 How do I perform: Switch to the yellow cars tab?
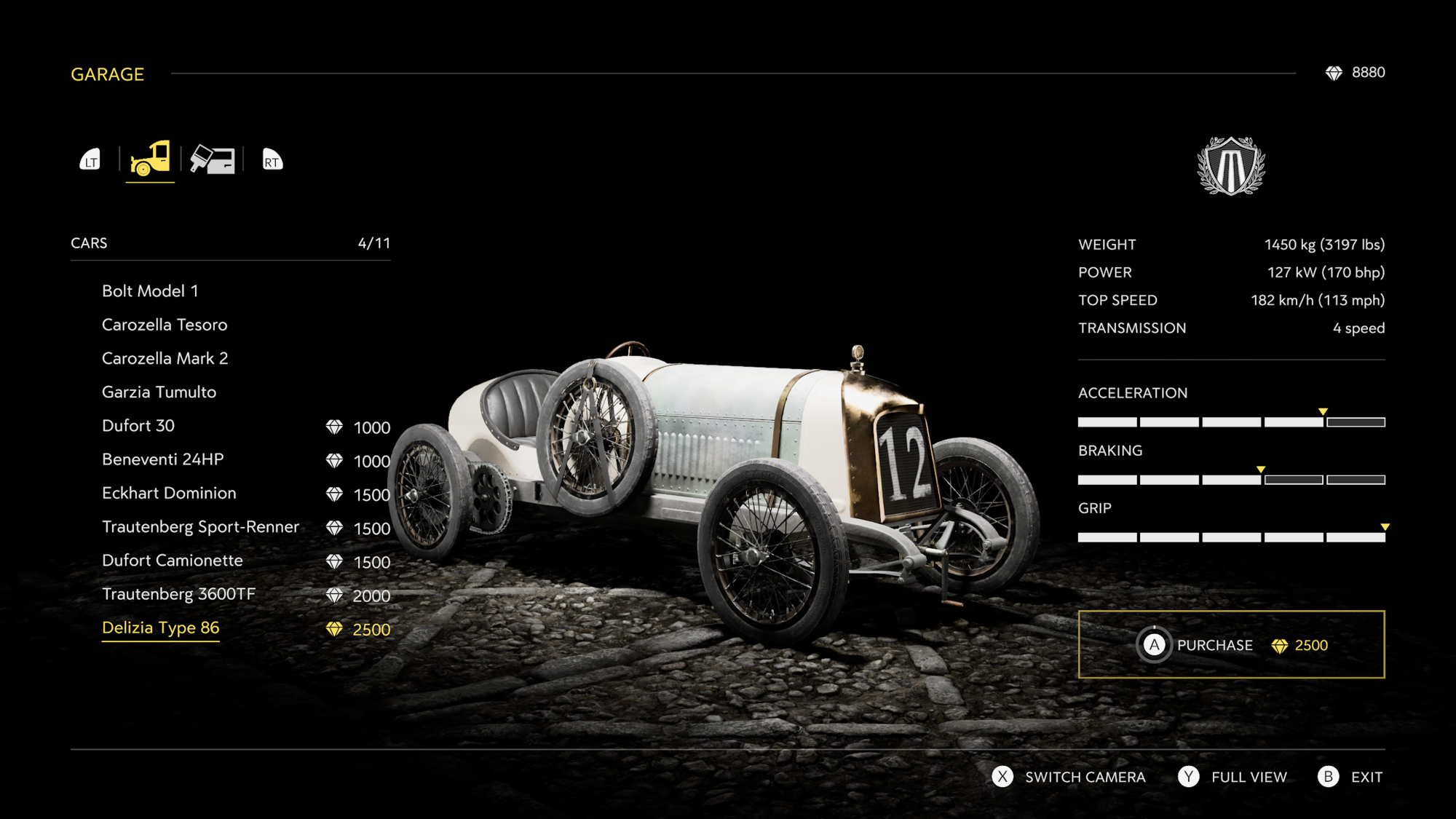pyautogui.click(x=150, y=159)
